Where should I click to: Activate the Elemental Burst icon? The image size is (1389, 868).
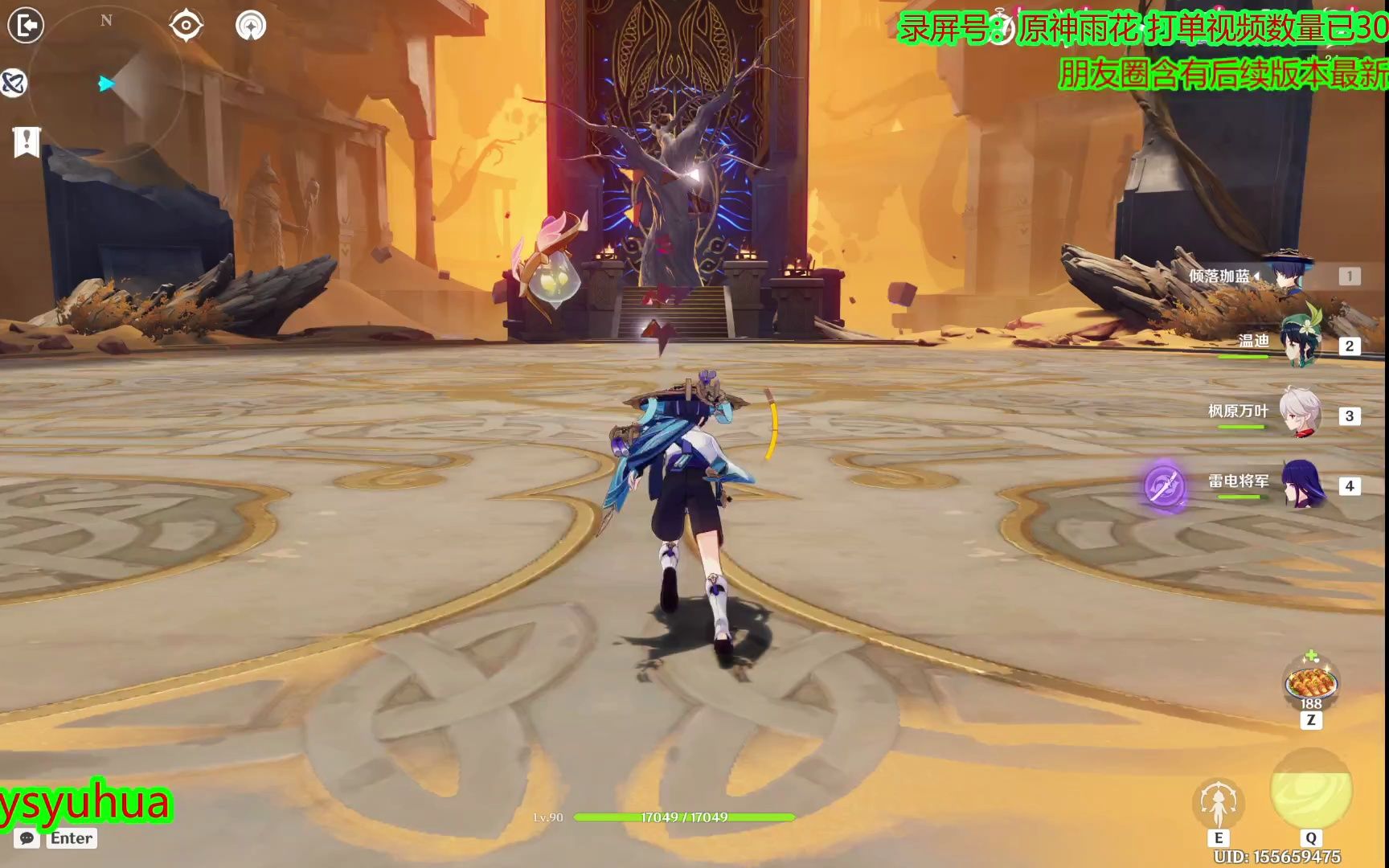pyautogui.click(x=1310, y=790)
